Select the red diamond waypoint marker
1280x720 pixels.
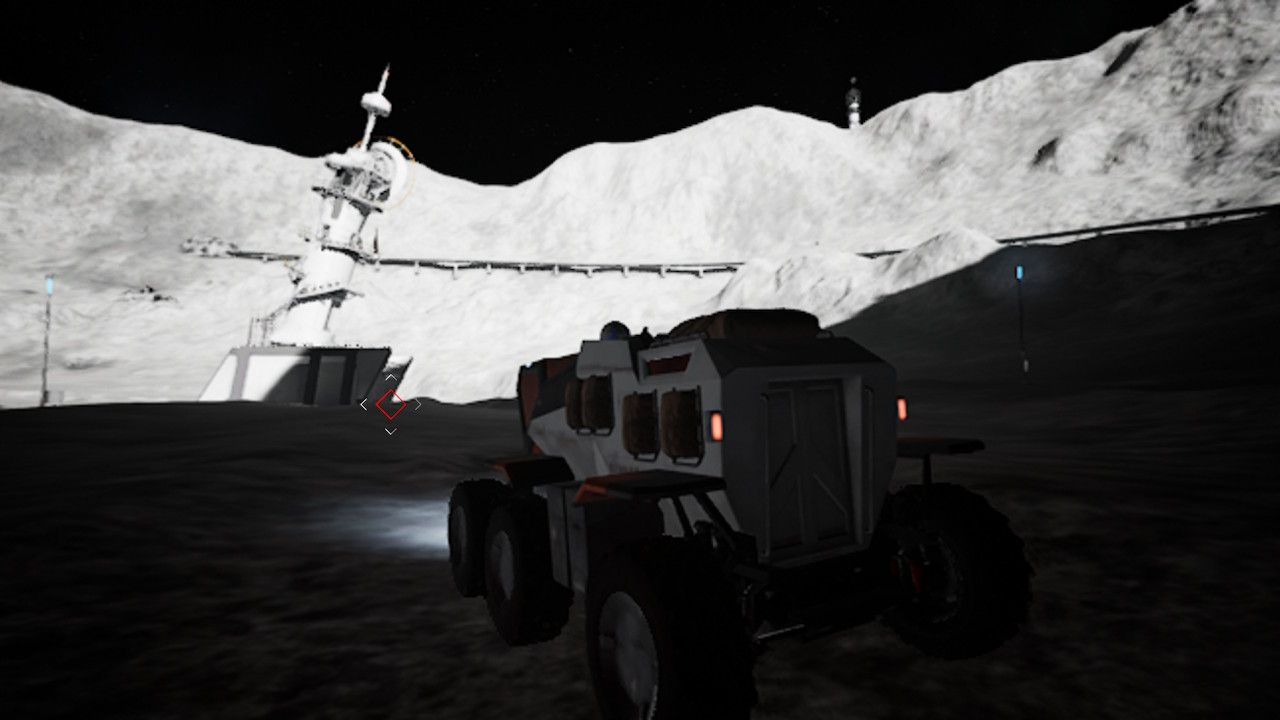tap(390, 404)
